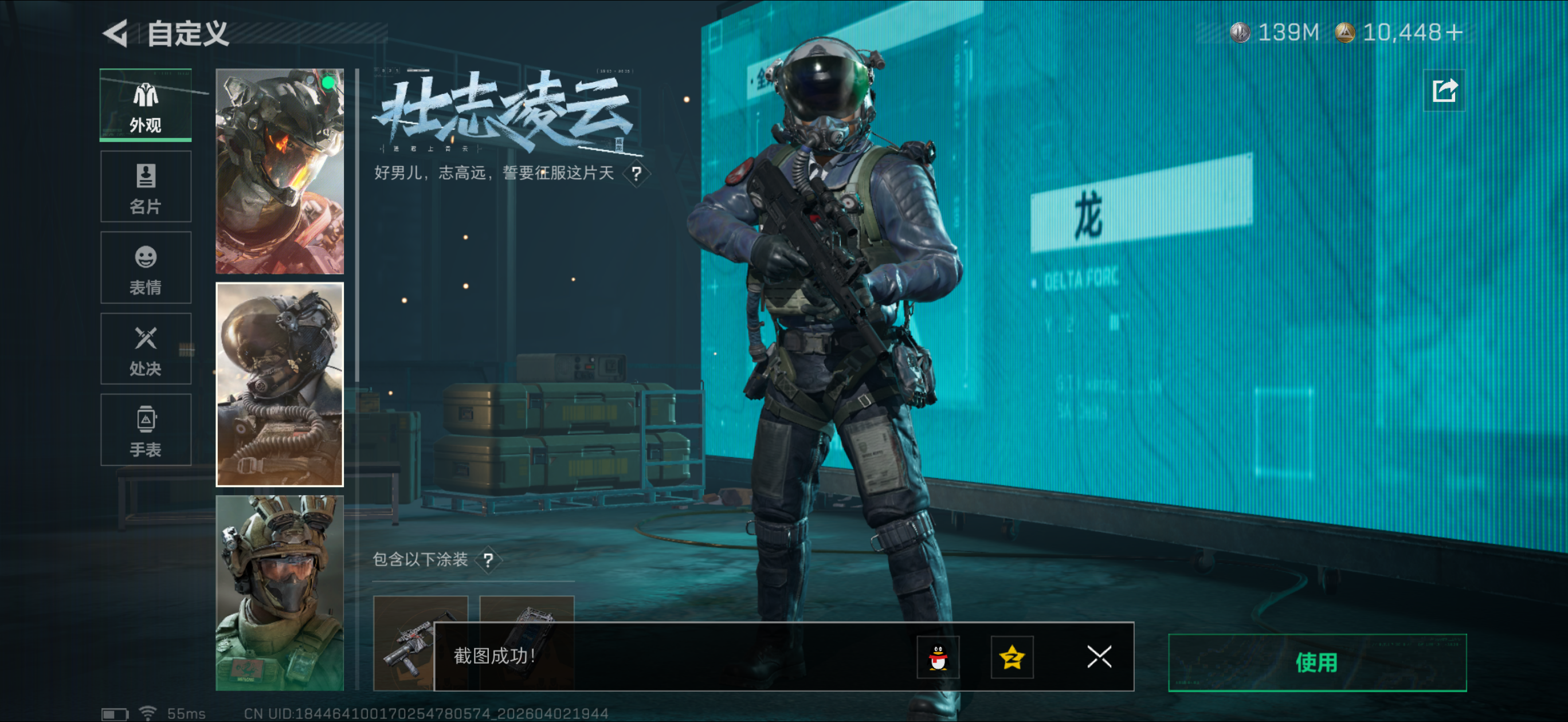
Task: Select the 名片 name card icon
Action: click(x=145, y=186)
